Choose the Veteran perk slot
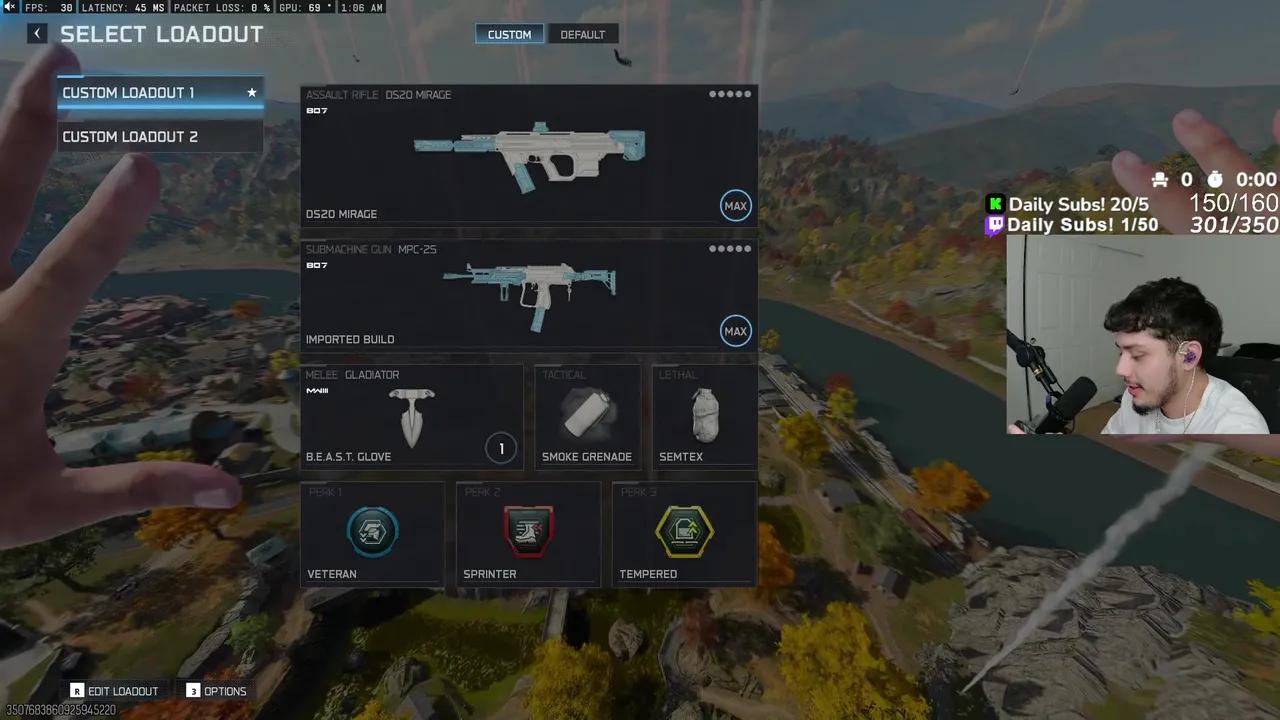This screenshot has width=1280, height=720. (x=372, y=533)
